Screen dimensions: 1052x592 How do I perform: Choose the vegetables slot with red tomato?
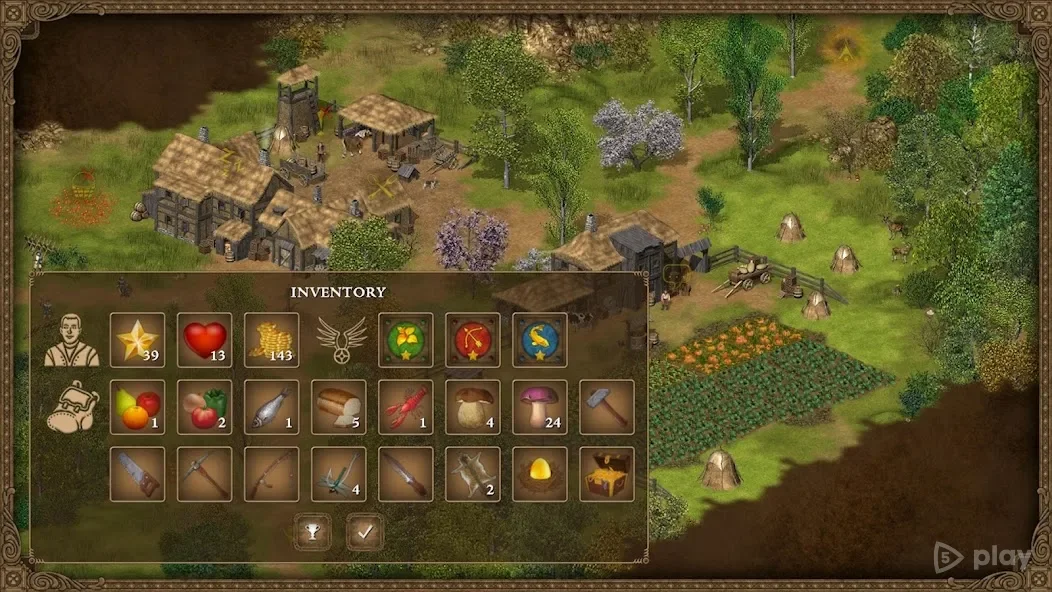click(204, 406)
